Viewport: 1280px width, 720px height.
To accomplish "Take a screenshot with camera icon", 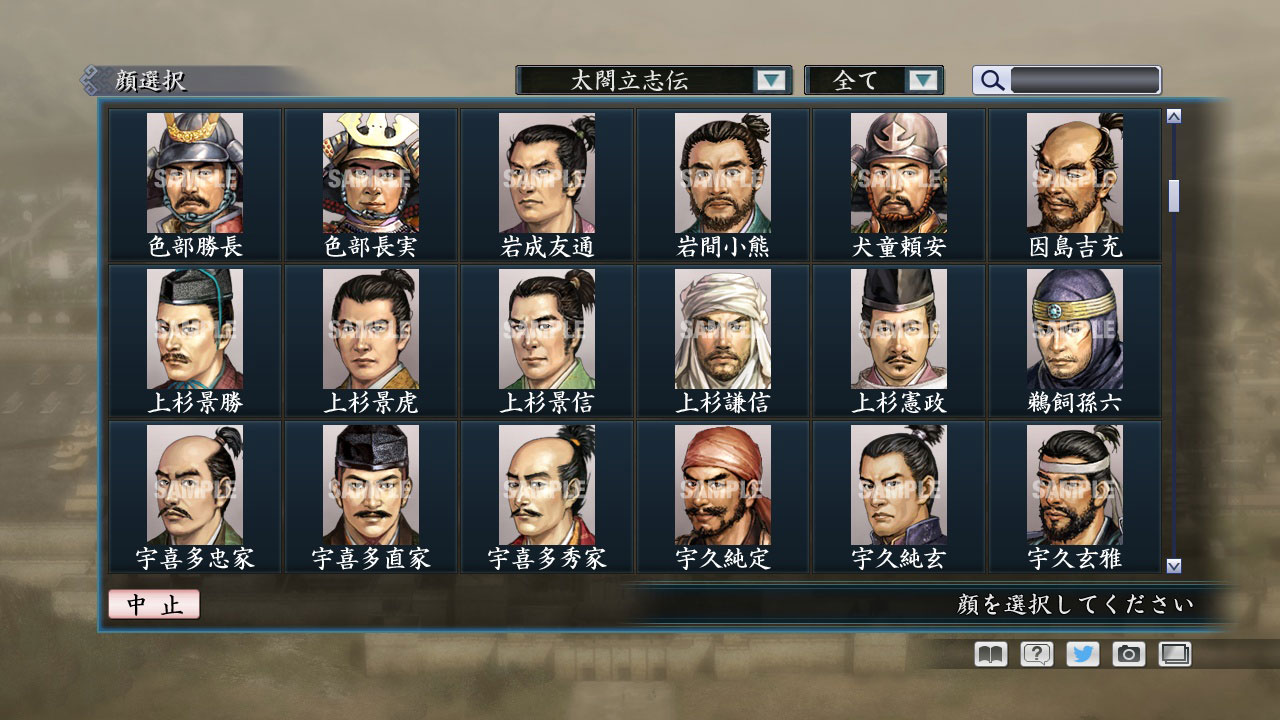I will (x=1127, y=653).
